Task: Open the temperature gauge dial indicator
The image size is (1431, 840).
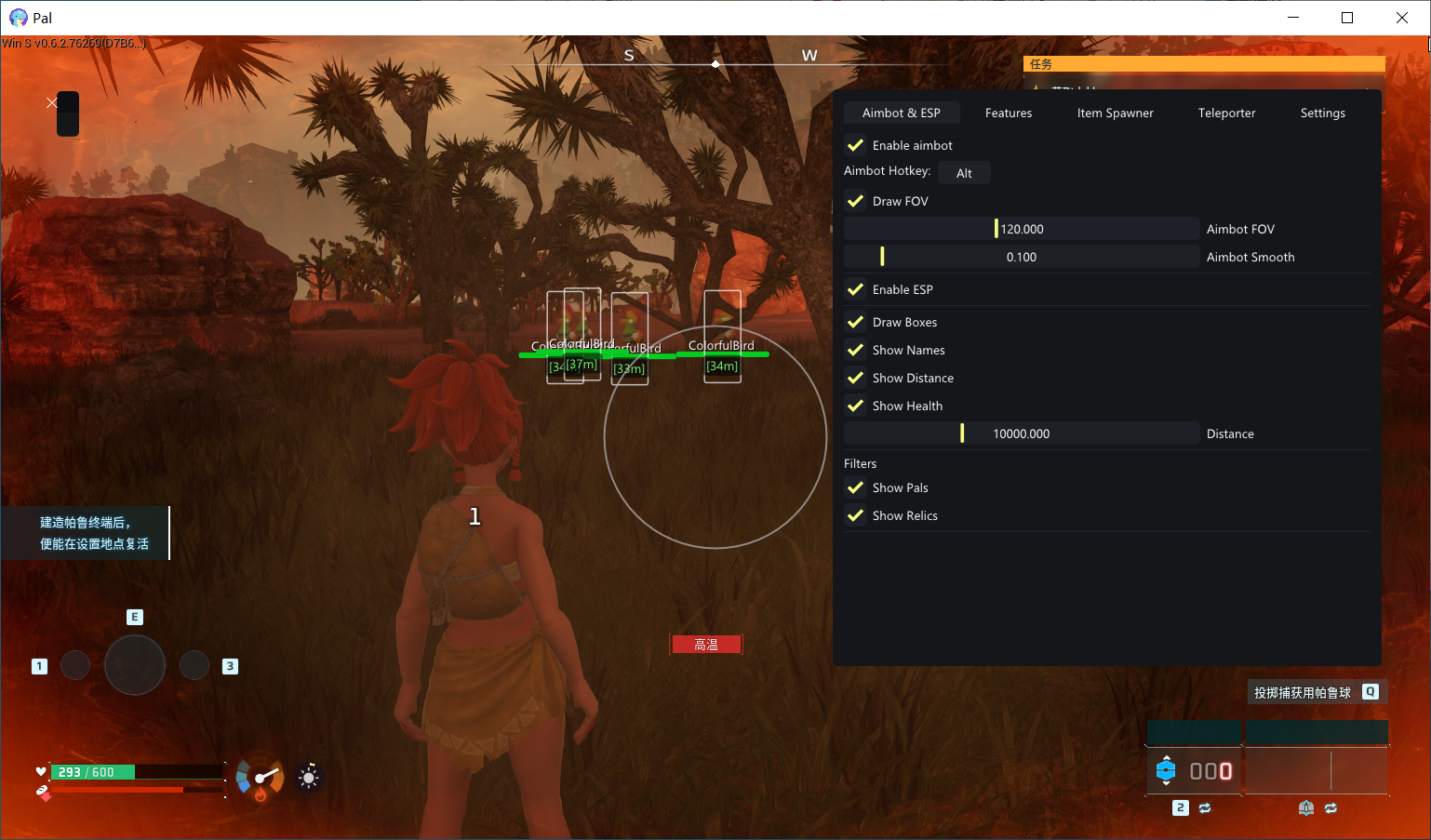Action: [260, 778]
